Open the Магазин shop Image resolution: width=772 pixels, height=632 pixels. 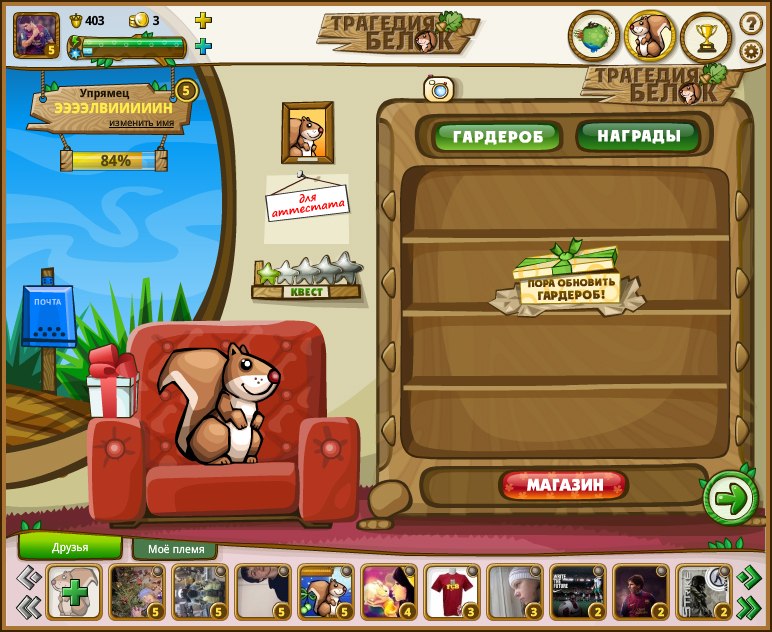(x=564, y=486)
